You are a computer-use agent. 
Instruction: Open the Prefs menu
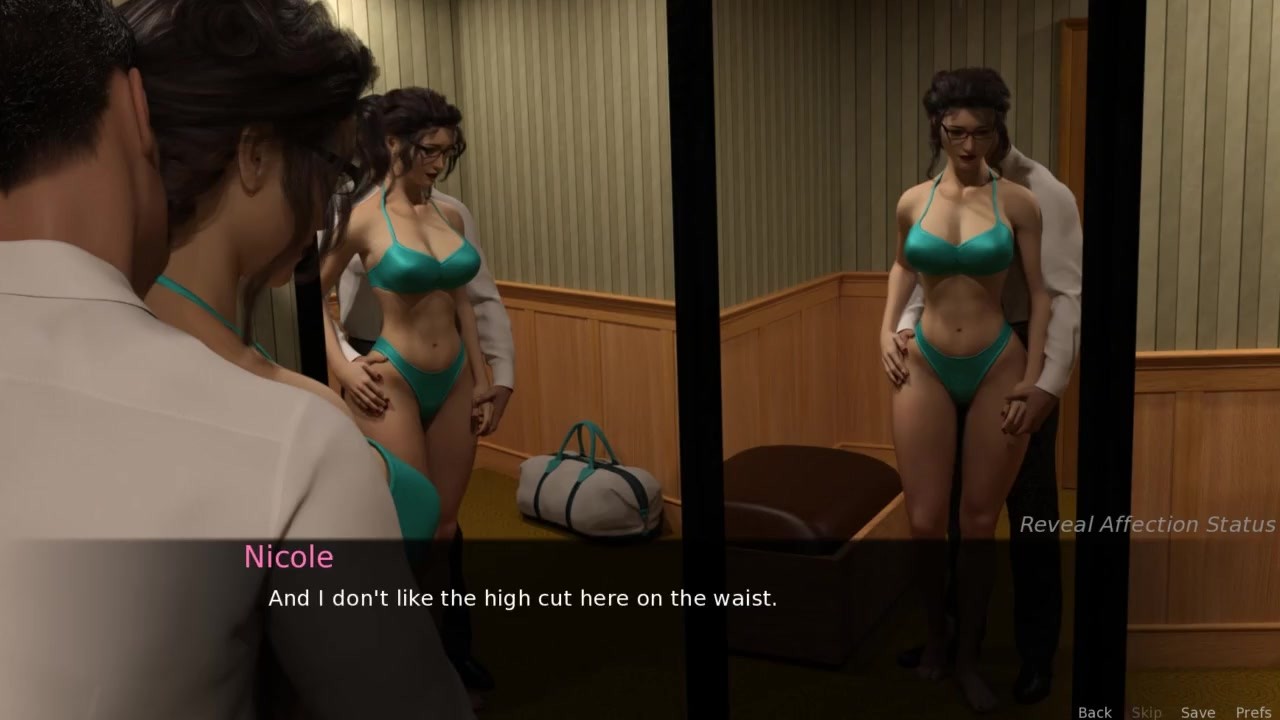(x=1253, y=712)
